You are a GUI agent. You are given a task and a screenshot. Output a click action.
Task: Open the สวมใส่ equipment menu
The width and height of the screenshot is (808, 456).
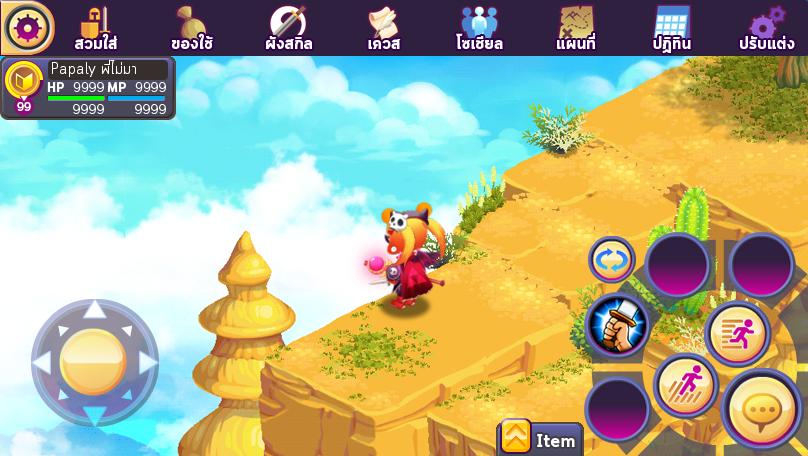coord(96,28)
